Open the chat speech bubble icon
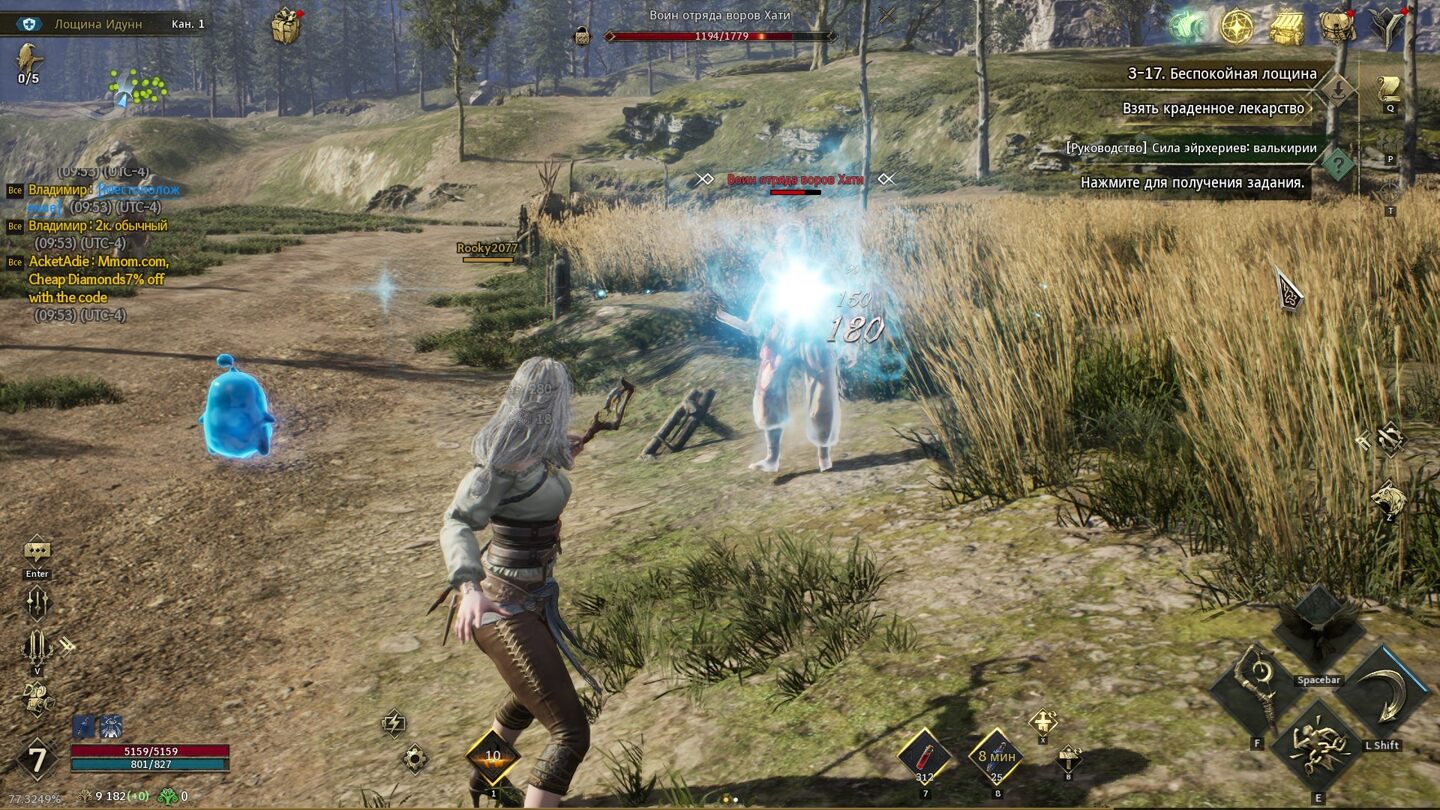 pyautogui.click(x=37, y=549)
